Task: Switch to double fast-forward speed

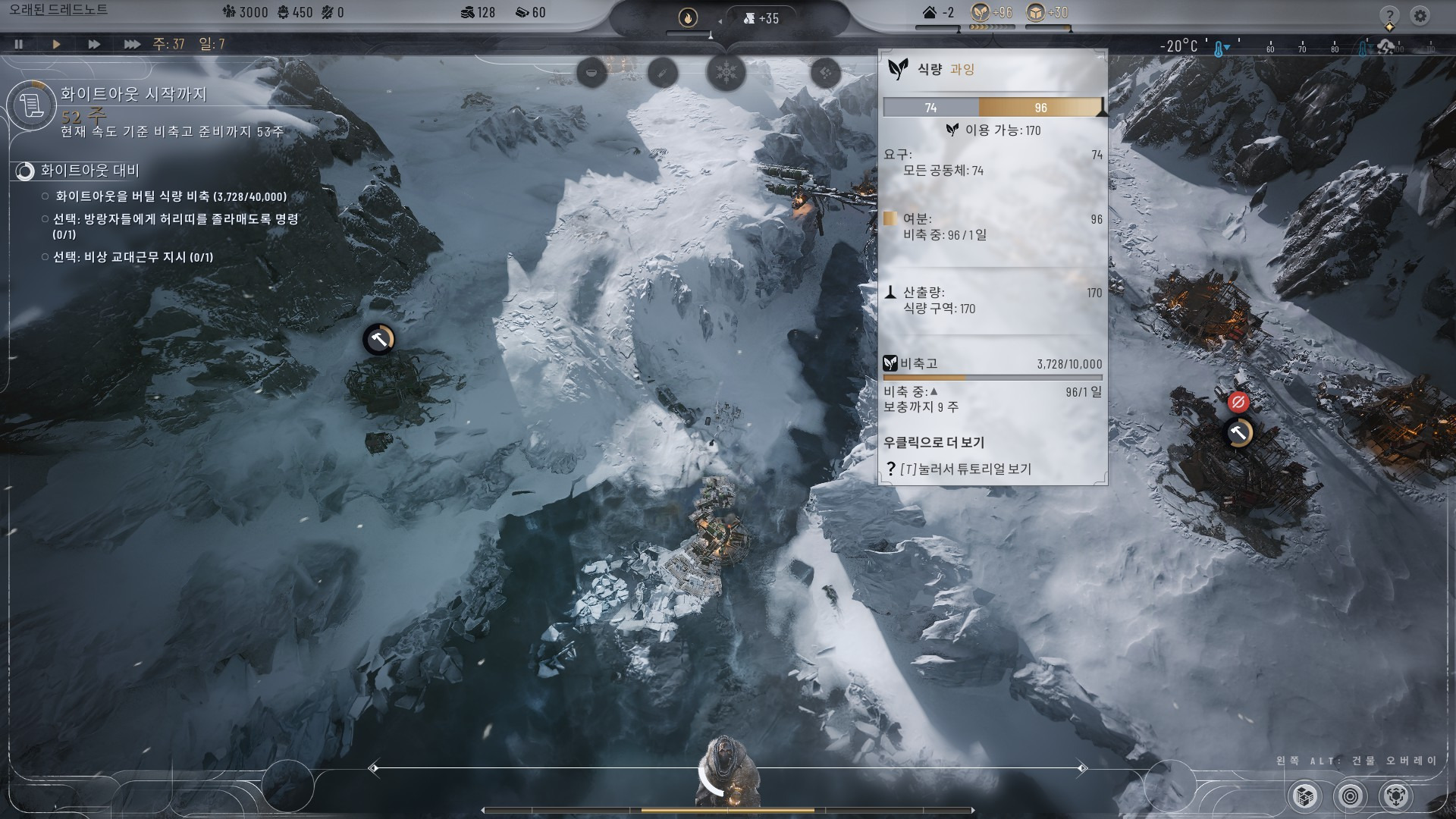Action: click(x=94, y=44)
